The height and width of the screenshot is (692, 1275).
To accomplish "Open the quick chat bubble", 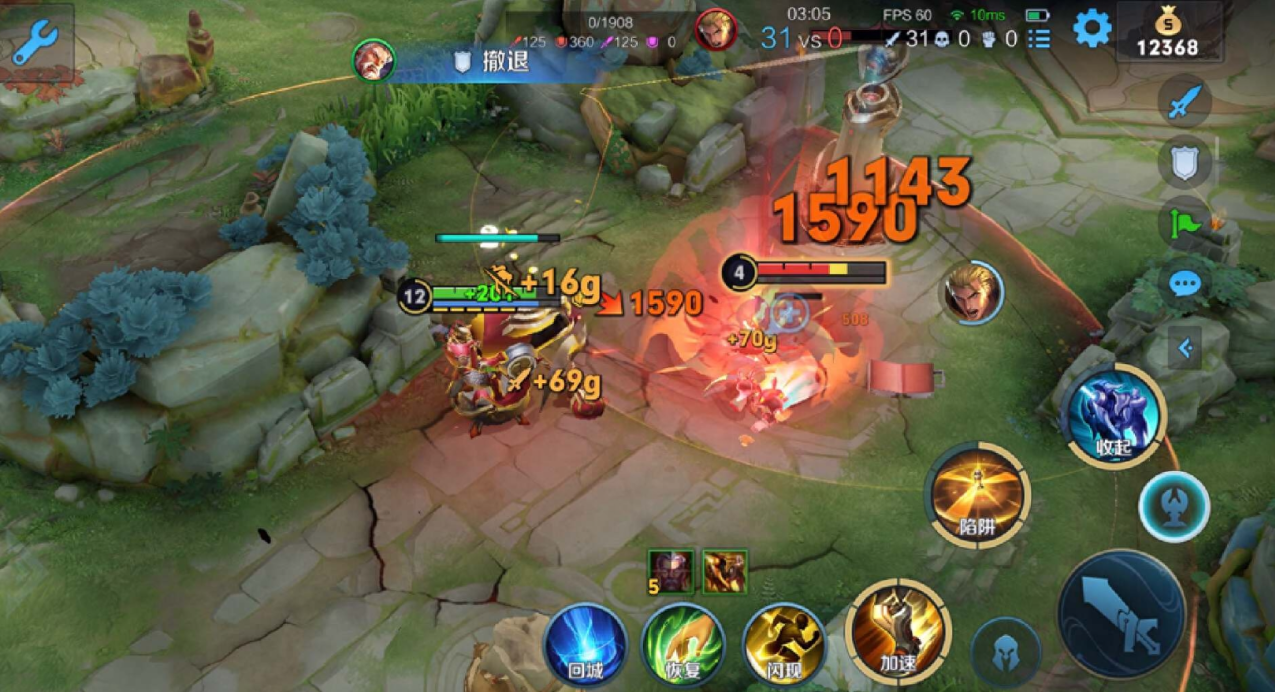I will (1185, 284).
